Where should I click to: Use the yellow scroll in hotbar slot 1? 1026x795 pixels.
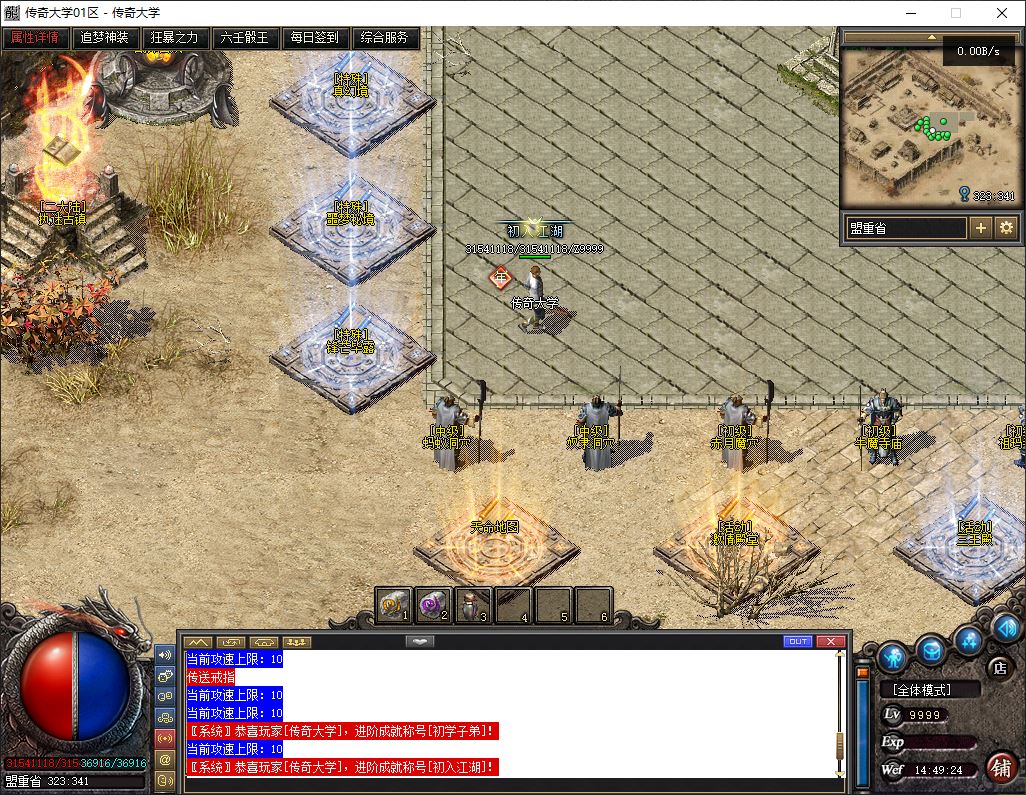pos(393,604)
